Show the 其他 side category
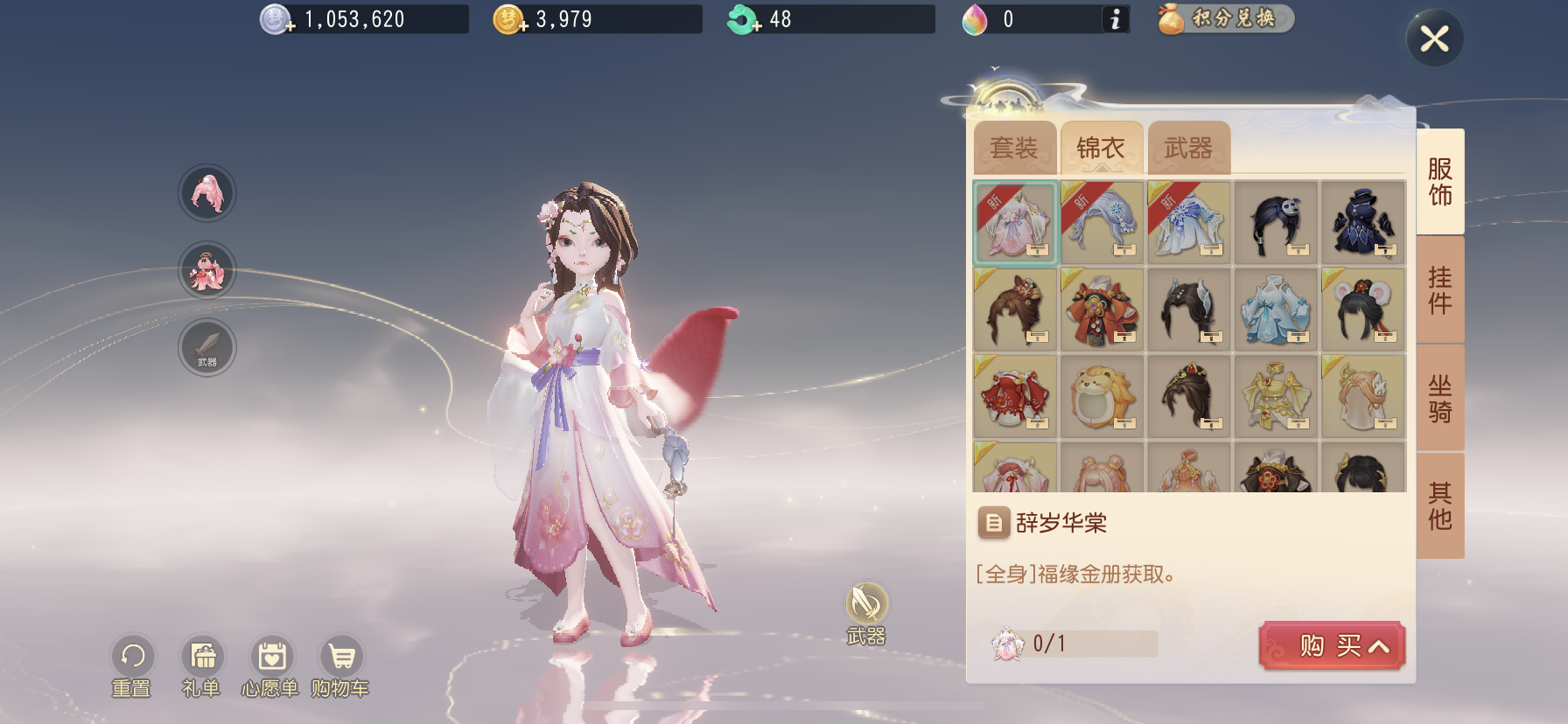 tap(1439, 506)
